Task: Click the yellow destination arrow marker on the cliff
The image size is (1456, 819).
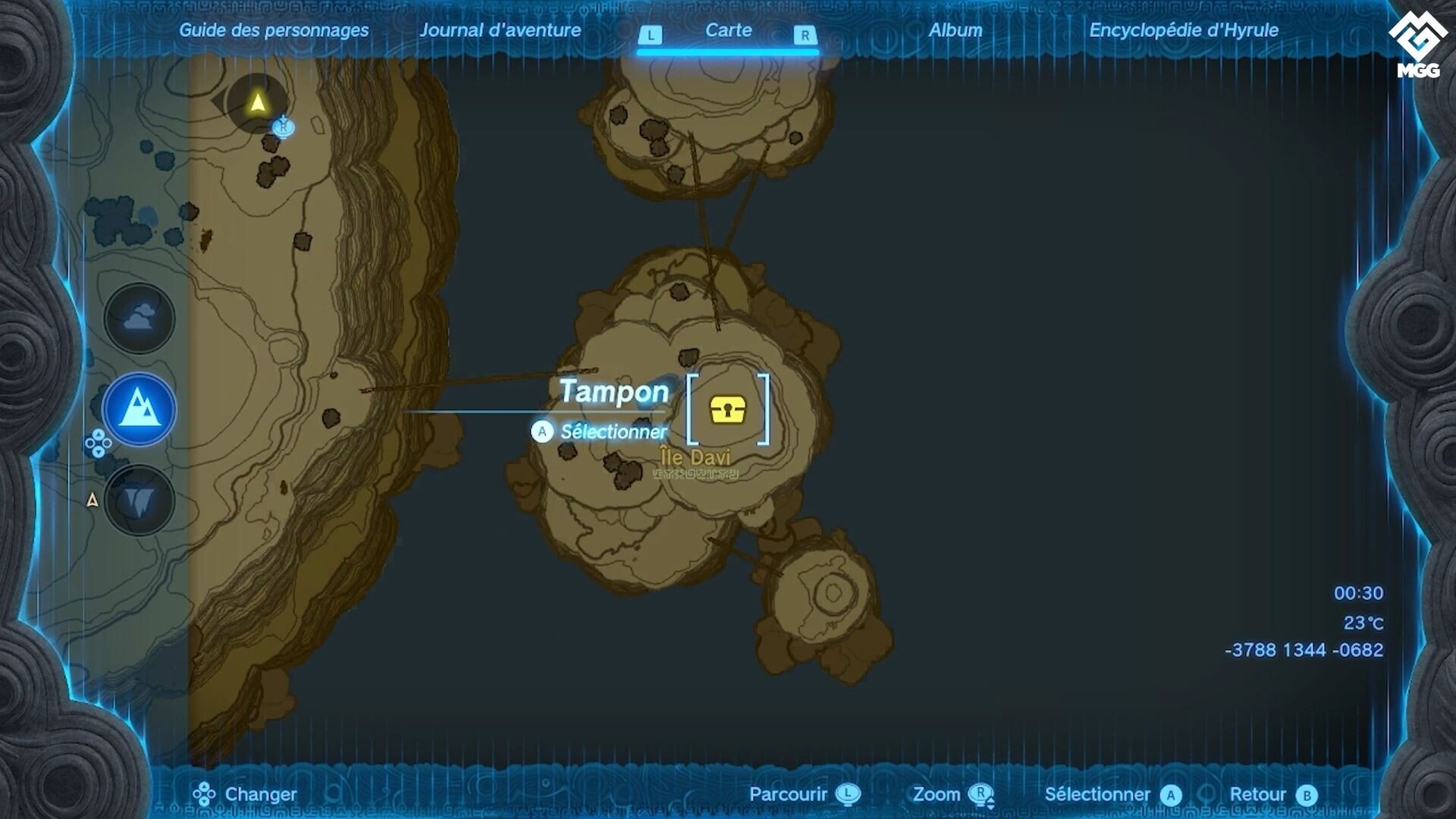Action: [x=258, y=100]
